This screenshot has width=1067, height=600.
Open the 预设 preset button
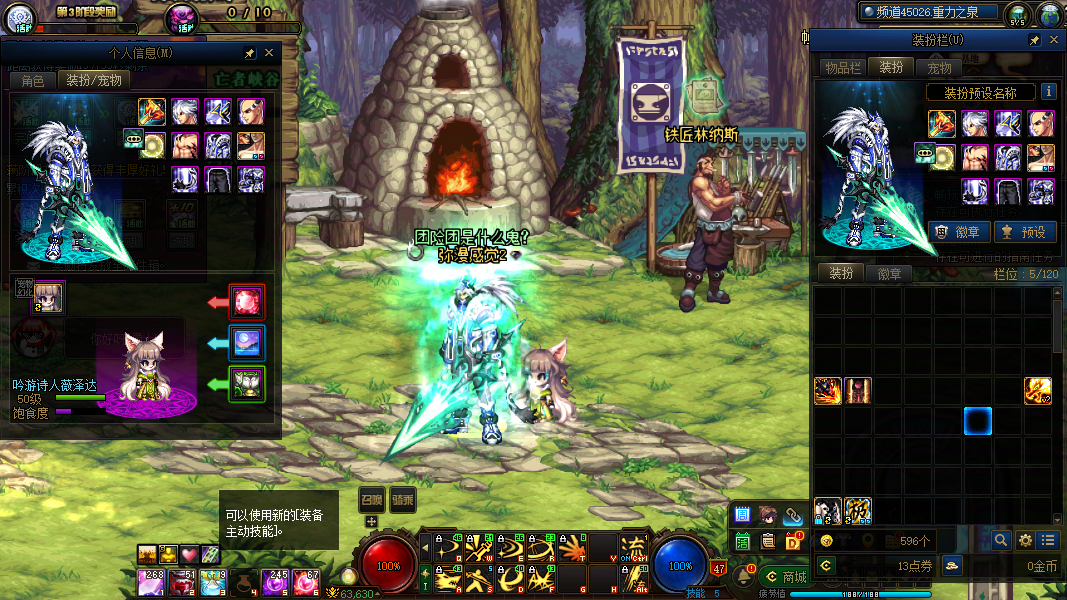pos(1026,232)
